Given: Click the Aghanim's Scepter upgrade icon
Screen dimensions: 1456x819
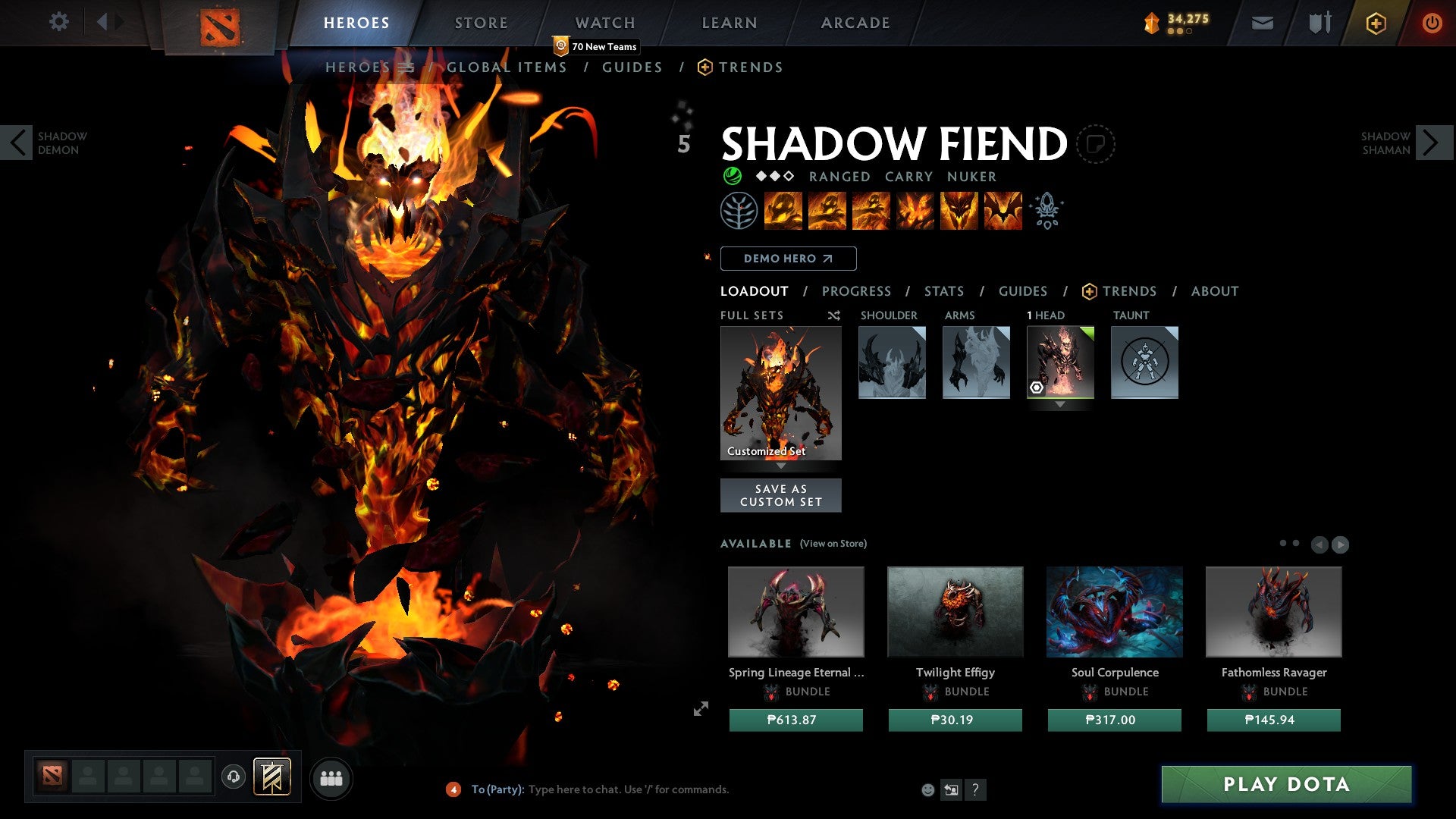Looking at the screenshot, I should [1046, 211].
